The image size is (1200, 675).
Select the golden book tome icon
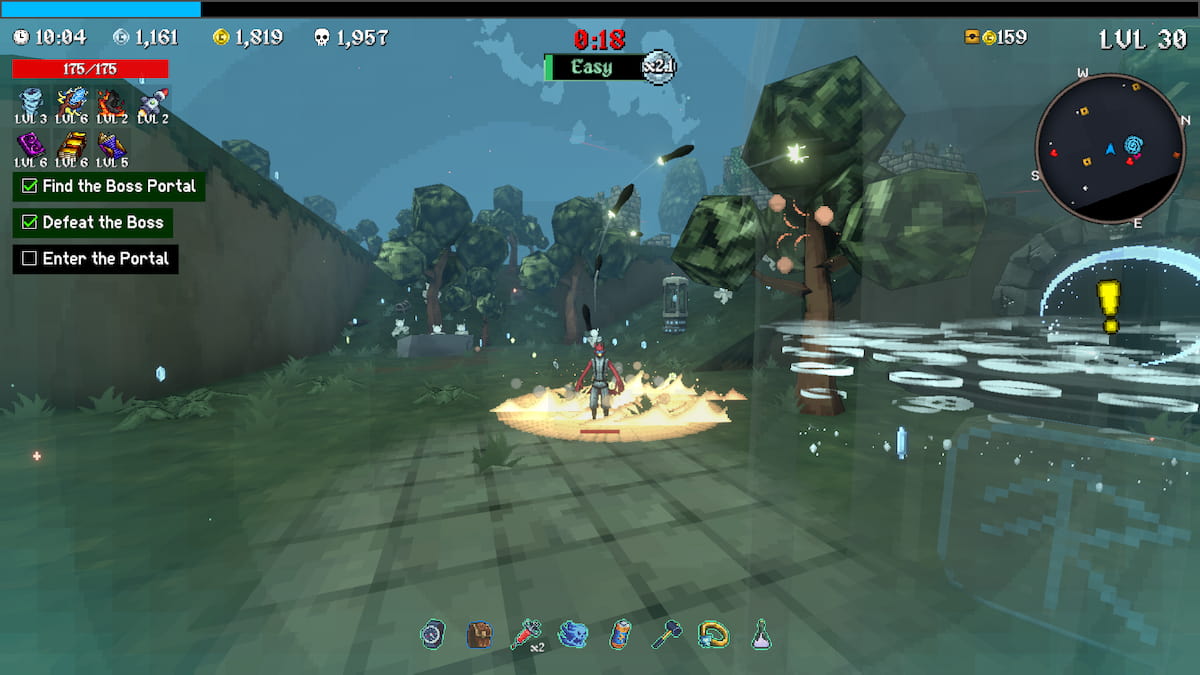click(x=71, y=144)
